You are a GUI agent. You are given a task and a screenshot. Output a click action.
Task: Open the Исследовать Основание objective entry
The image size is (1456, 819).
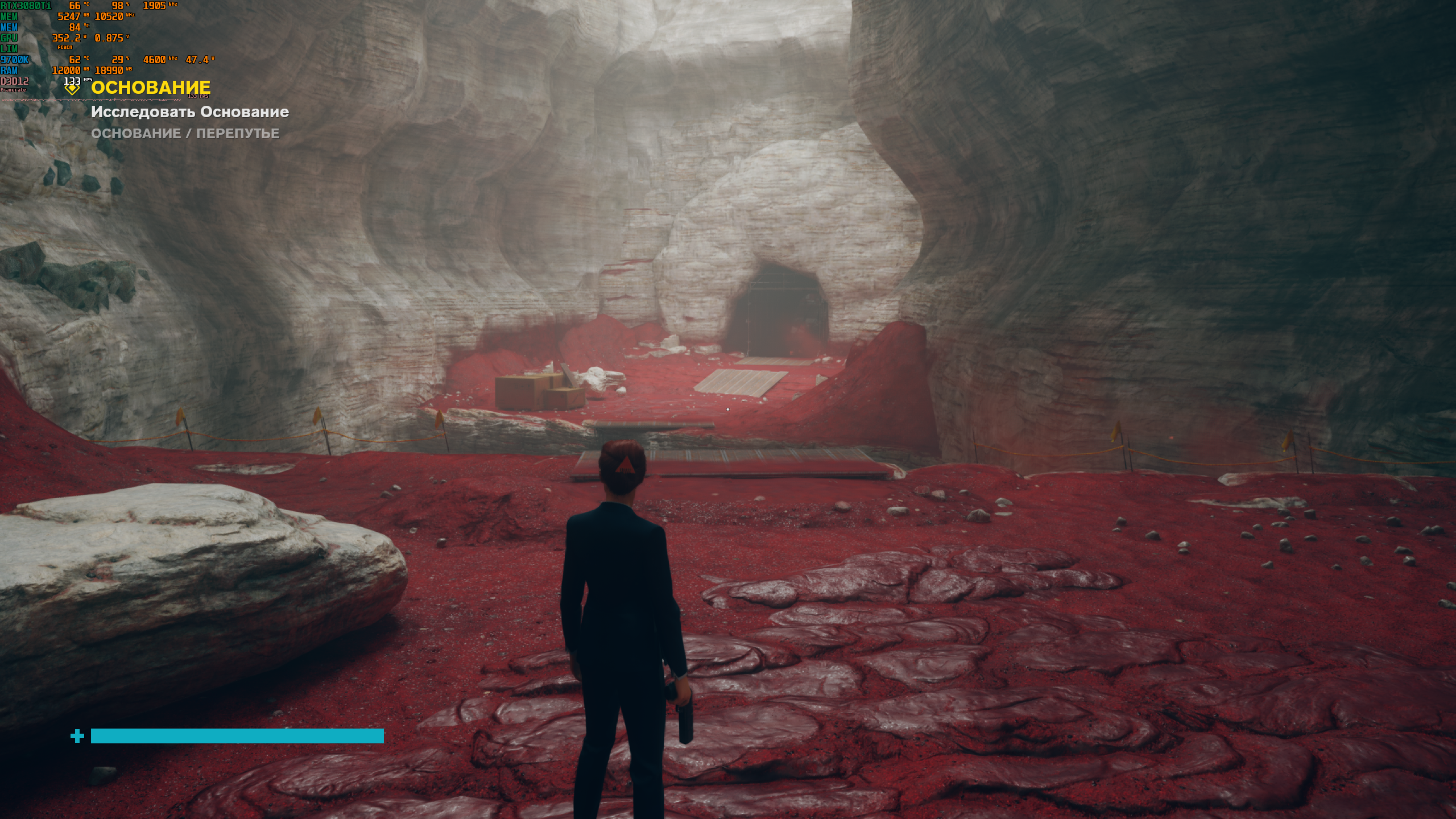pos(190,112)
